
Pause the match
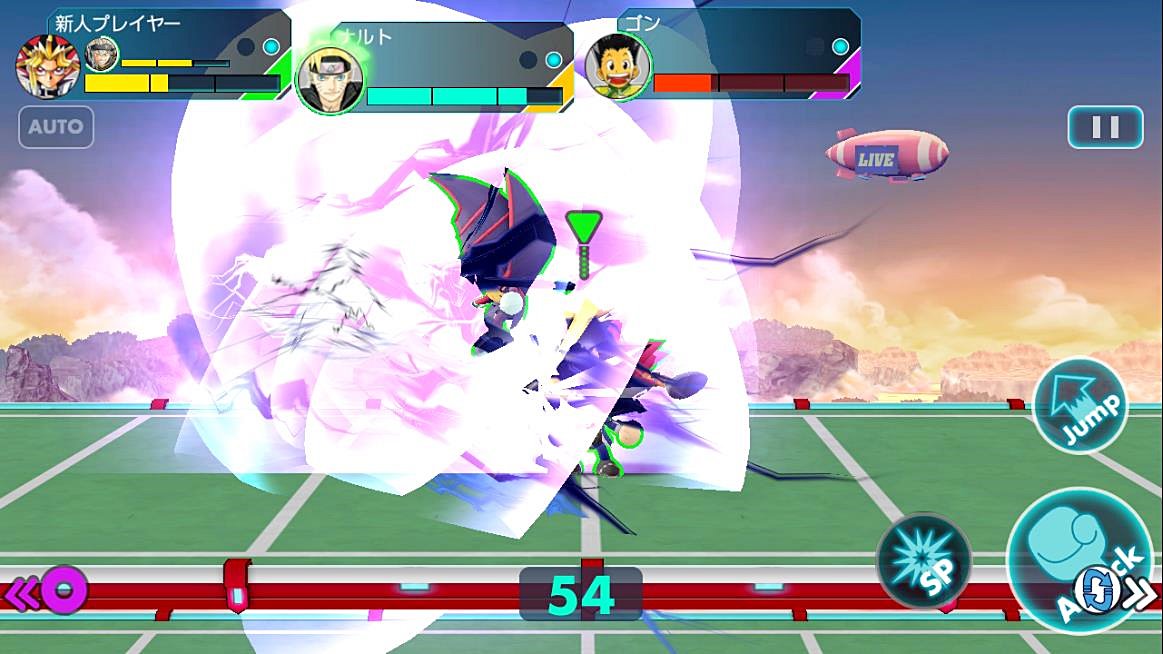1105,127
